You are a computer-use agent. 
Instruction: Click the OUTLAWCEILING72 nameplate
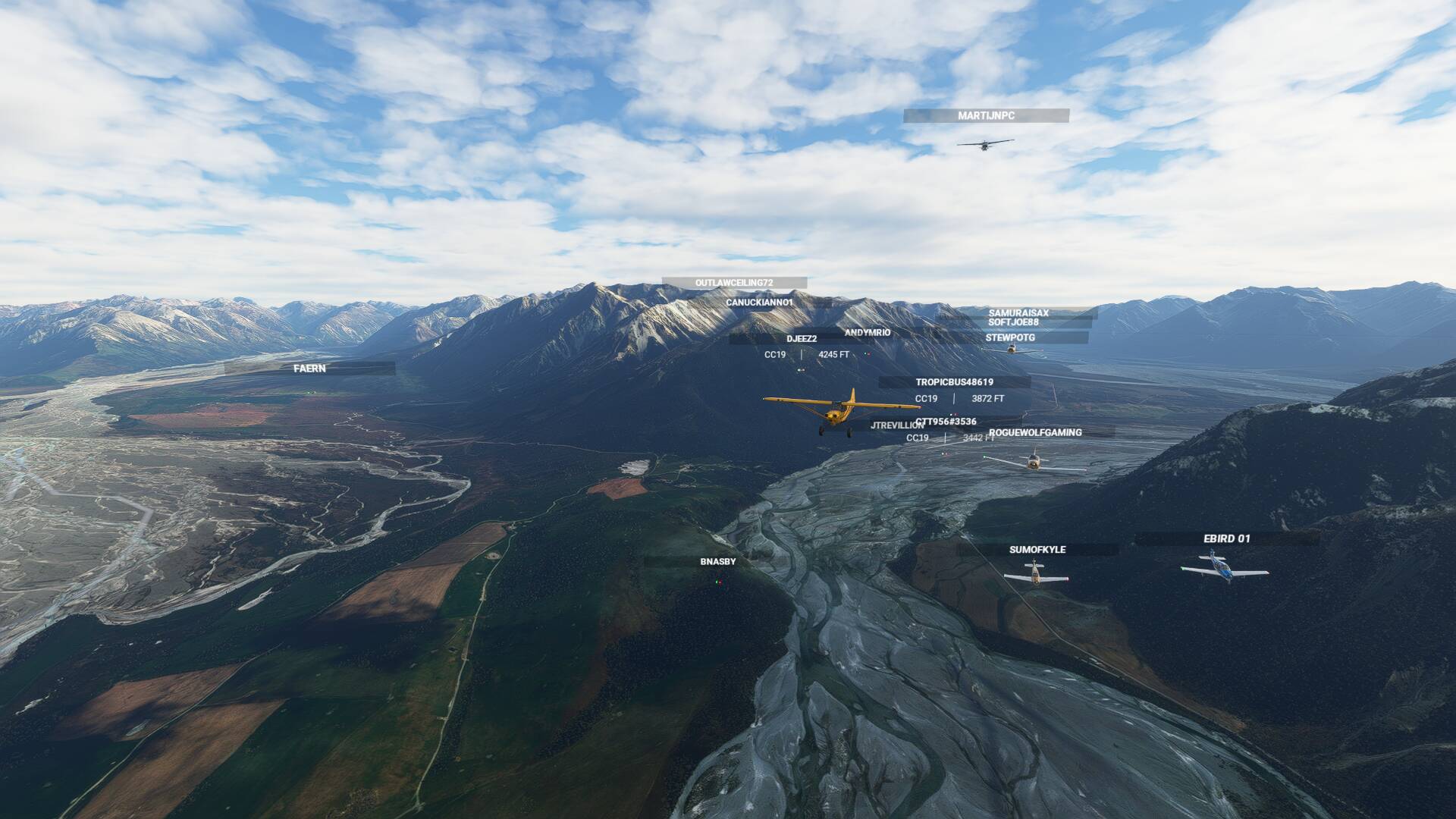click(x=733, y=283)
